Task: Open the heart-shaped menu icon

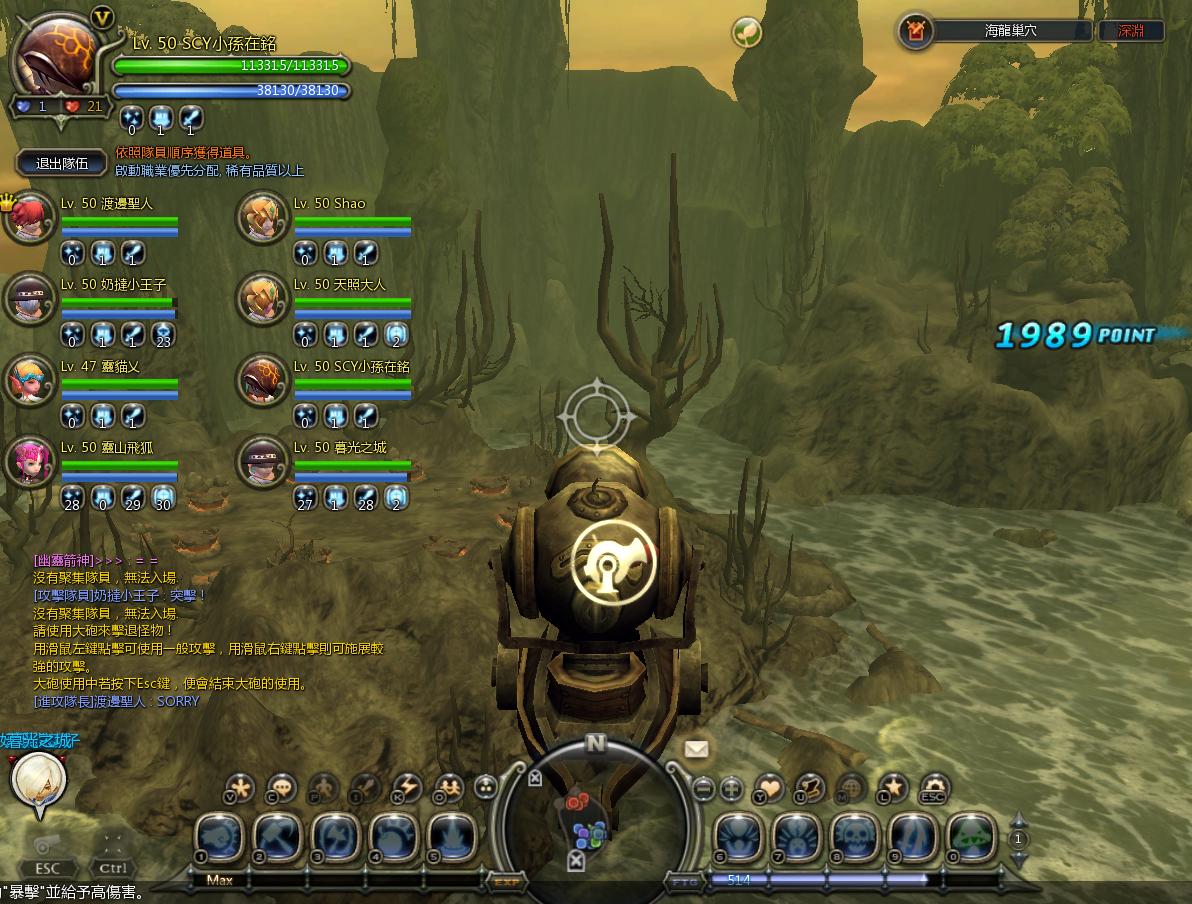Action: pos(769,787)
